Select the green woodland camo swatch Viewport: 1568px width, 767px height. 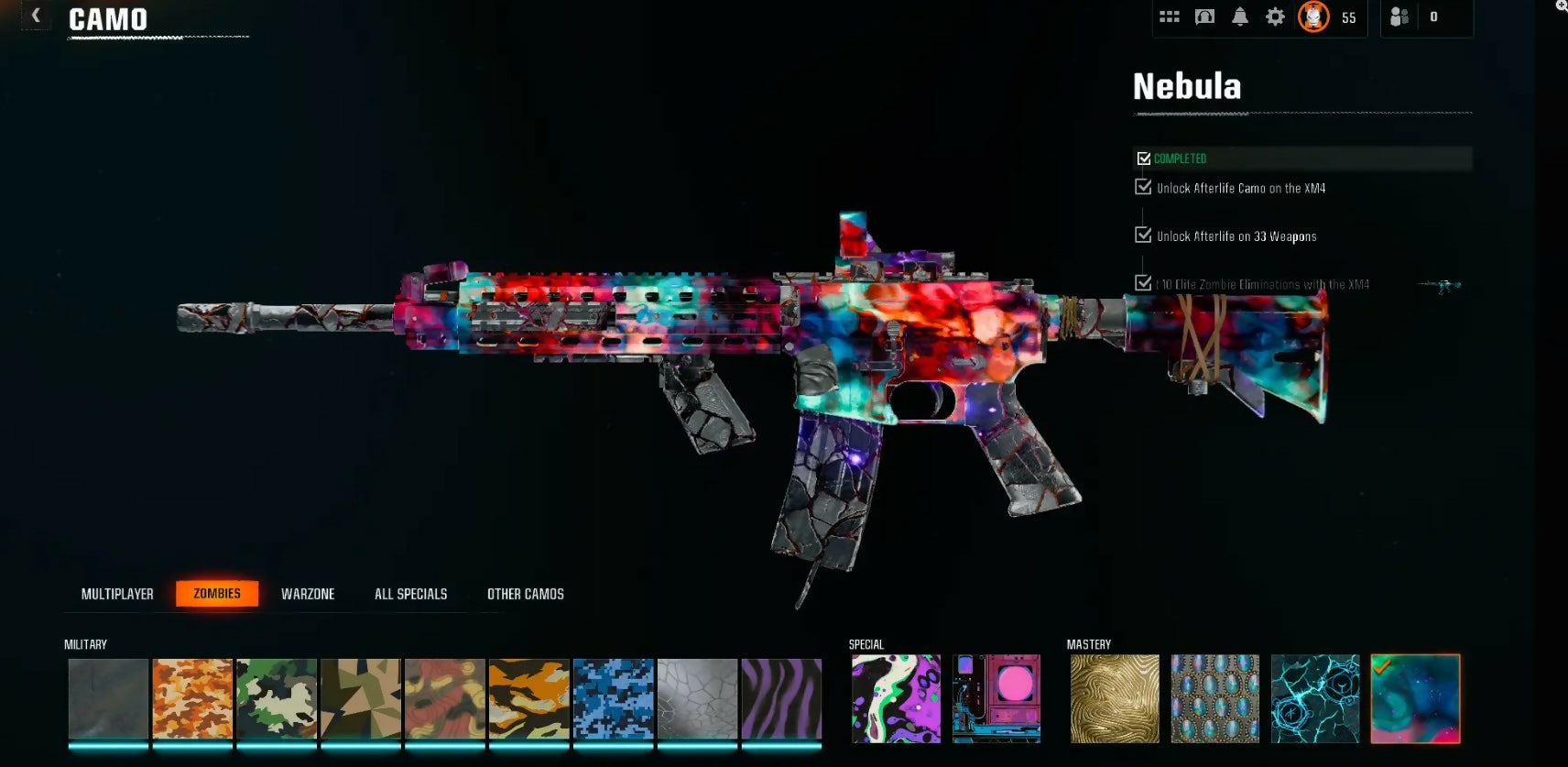tap(277, 698)
